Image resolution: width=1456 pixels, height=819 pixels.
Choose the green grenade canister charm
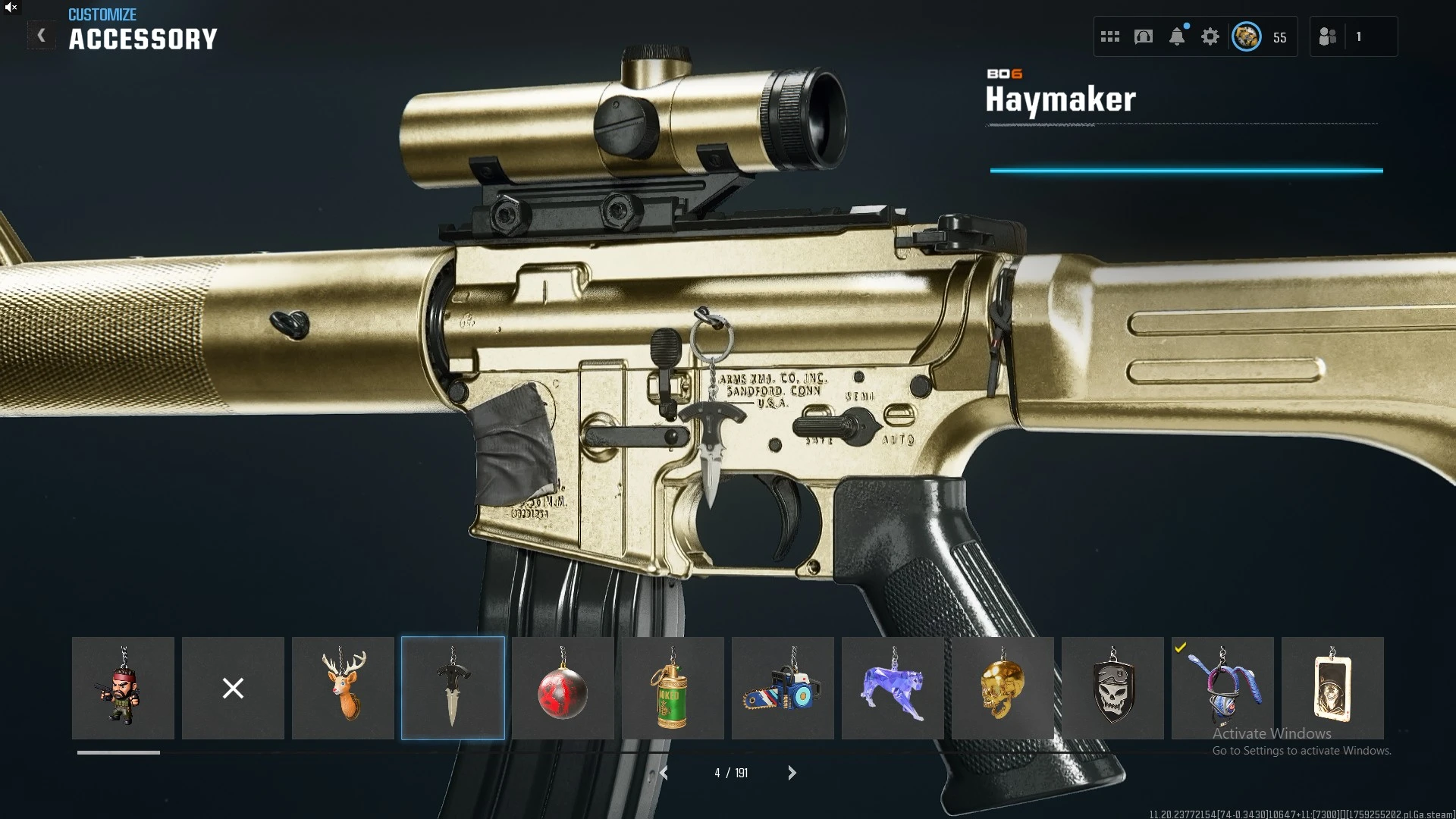coord(673,688)
